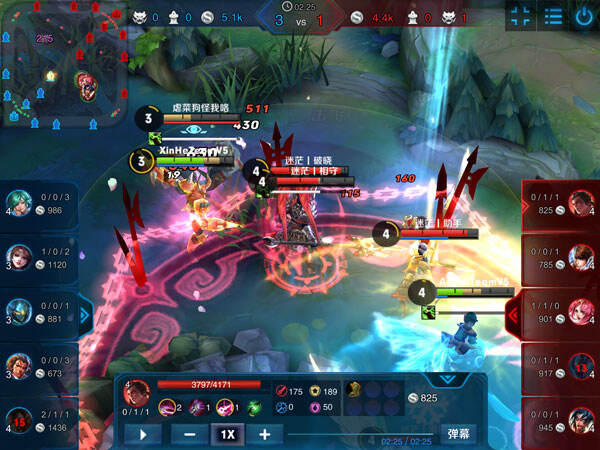Click the play button on the replay bar
The image size is (600, 450).
pyautogui.click(x=142, y=435)
